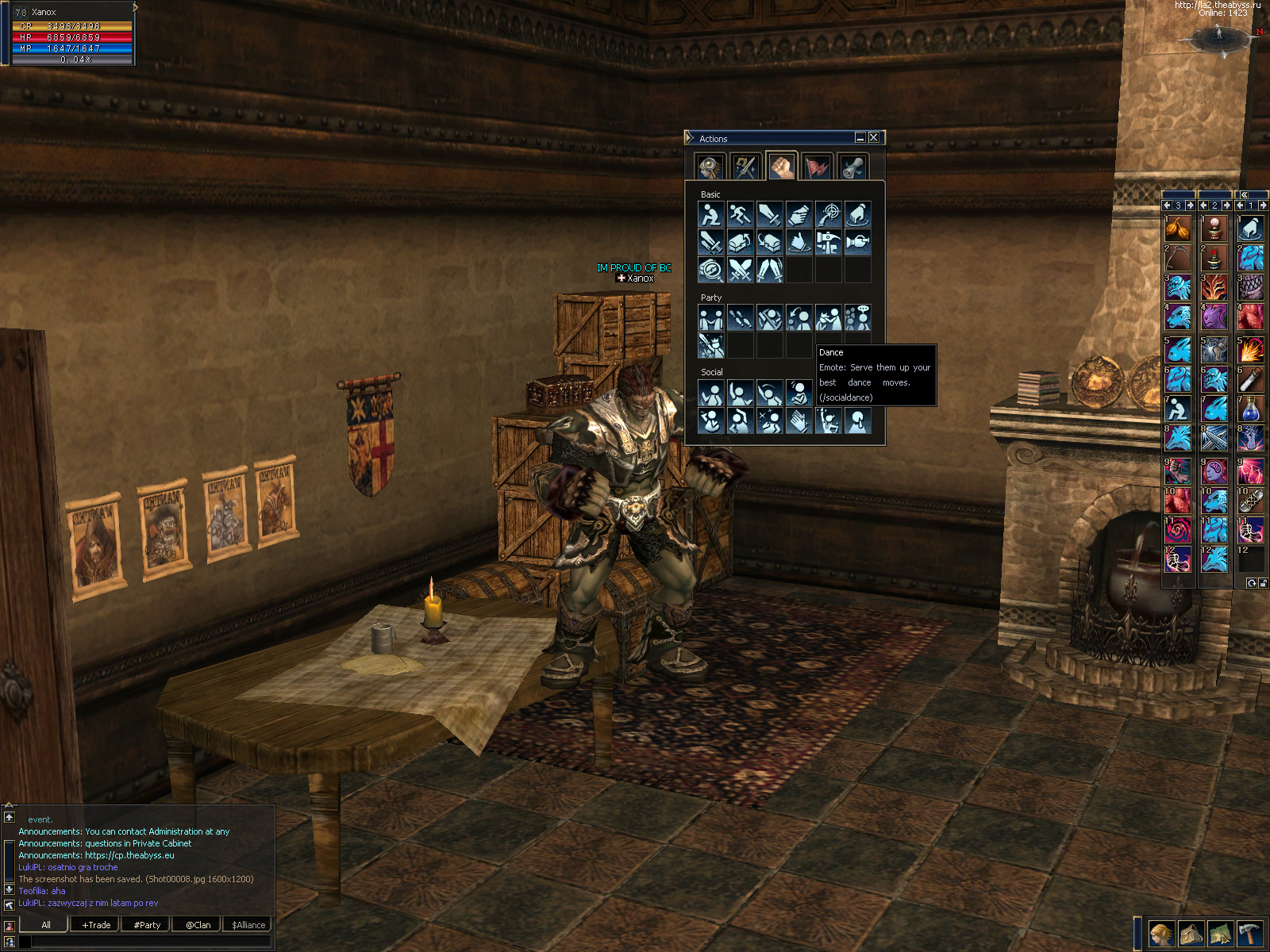1270x952 pixels.
Task: Select the magnifying glass character tab
Action: (709, 167)
